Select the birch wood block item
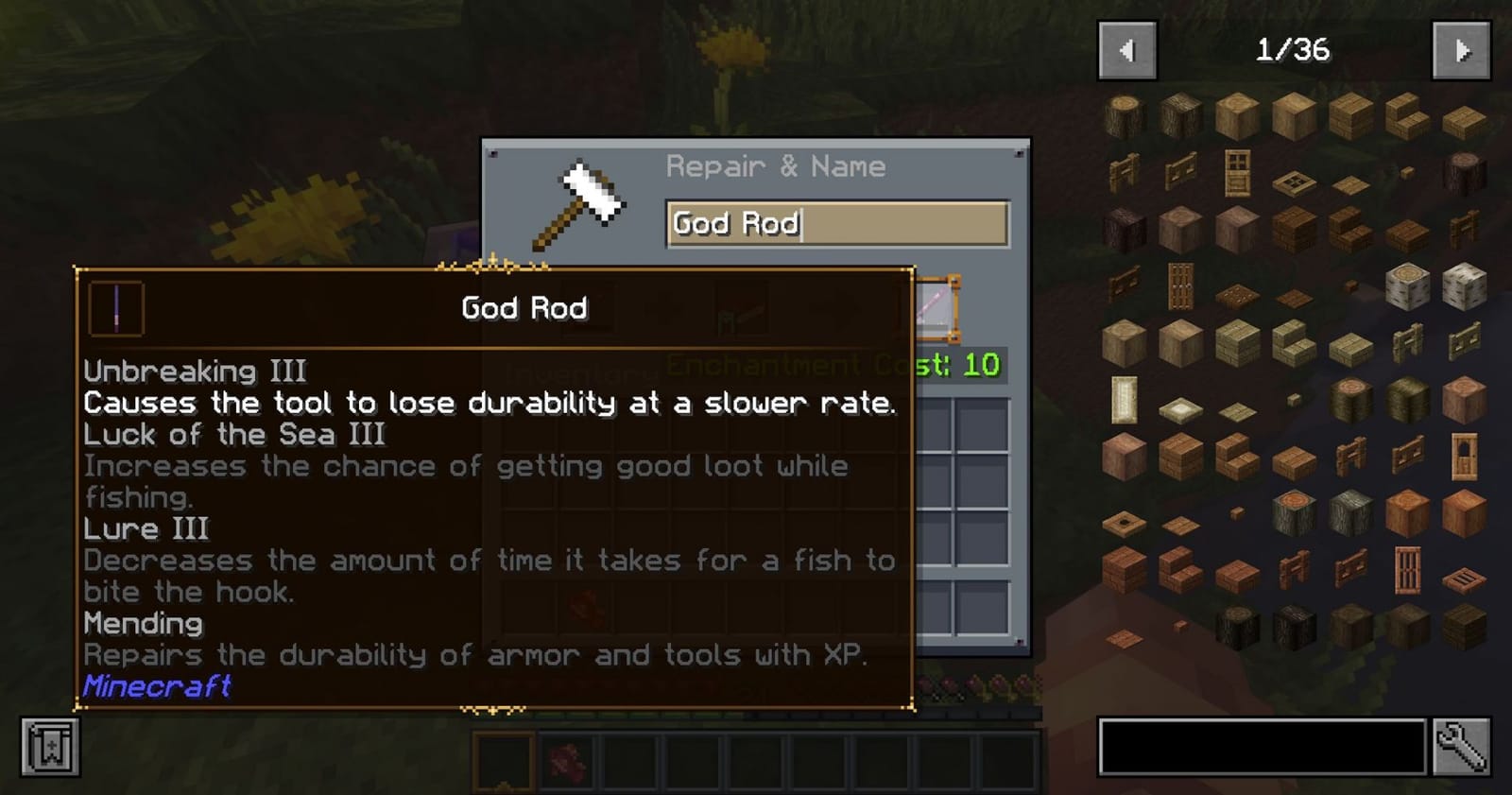 1465,286
